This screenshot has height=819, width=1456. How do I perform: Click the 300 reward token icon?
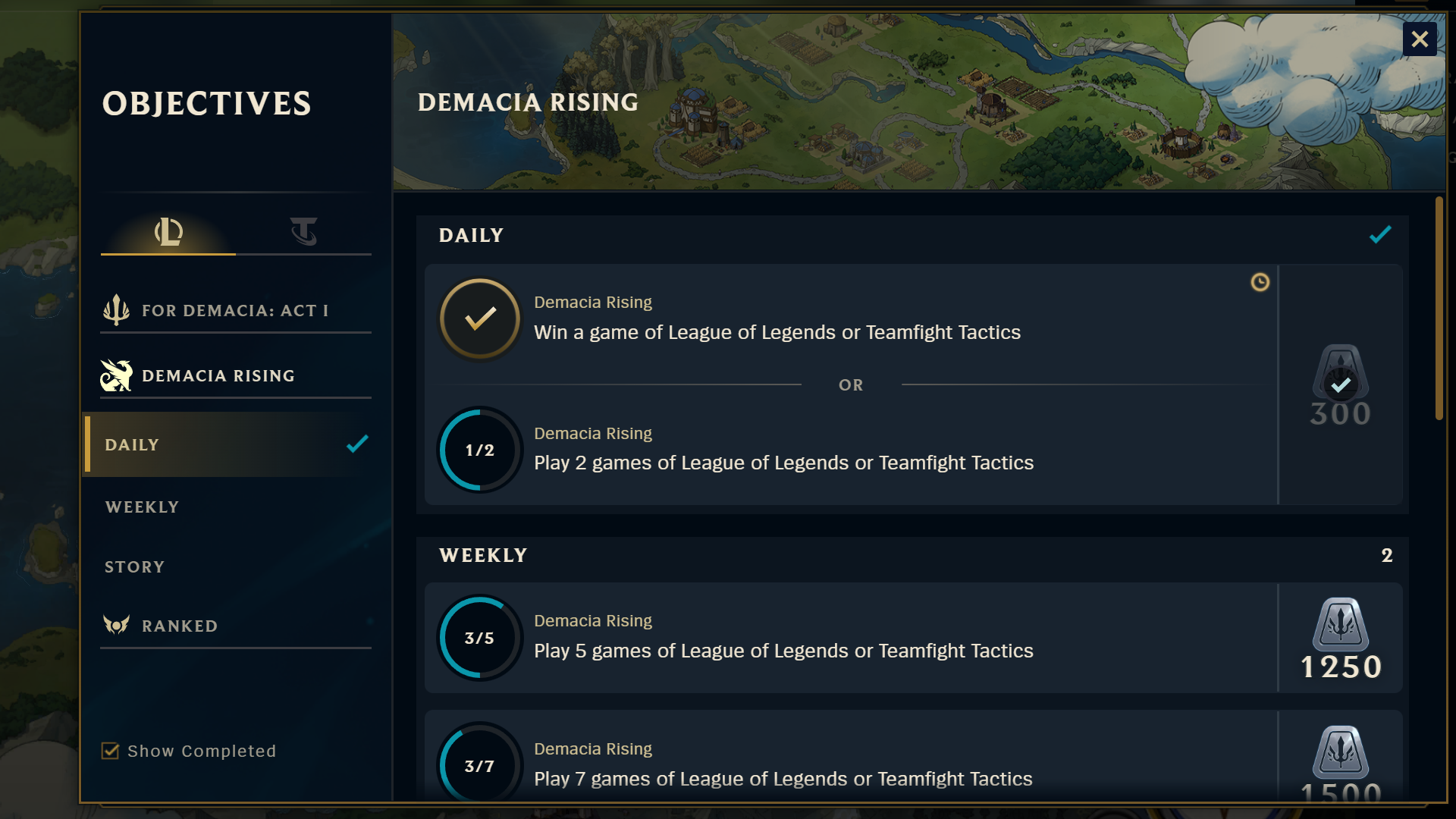tap(1339, 385)
